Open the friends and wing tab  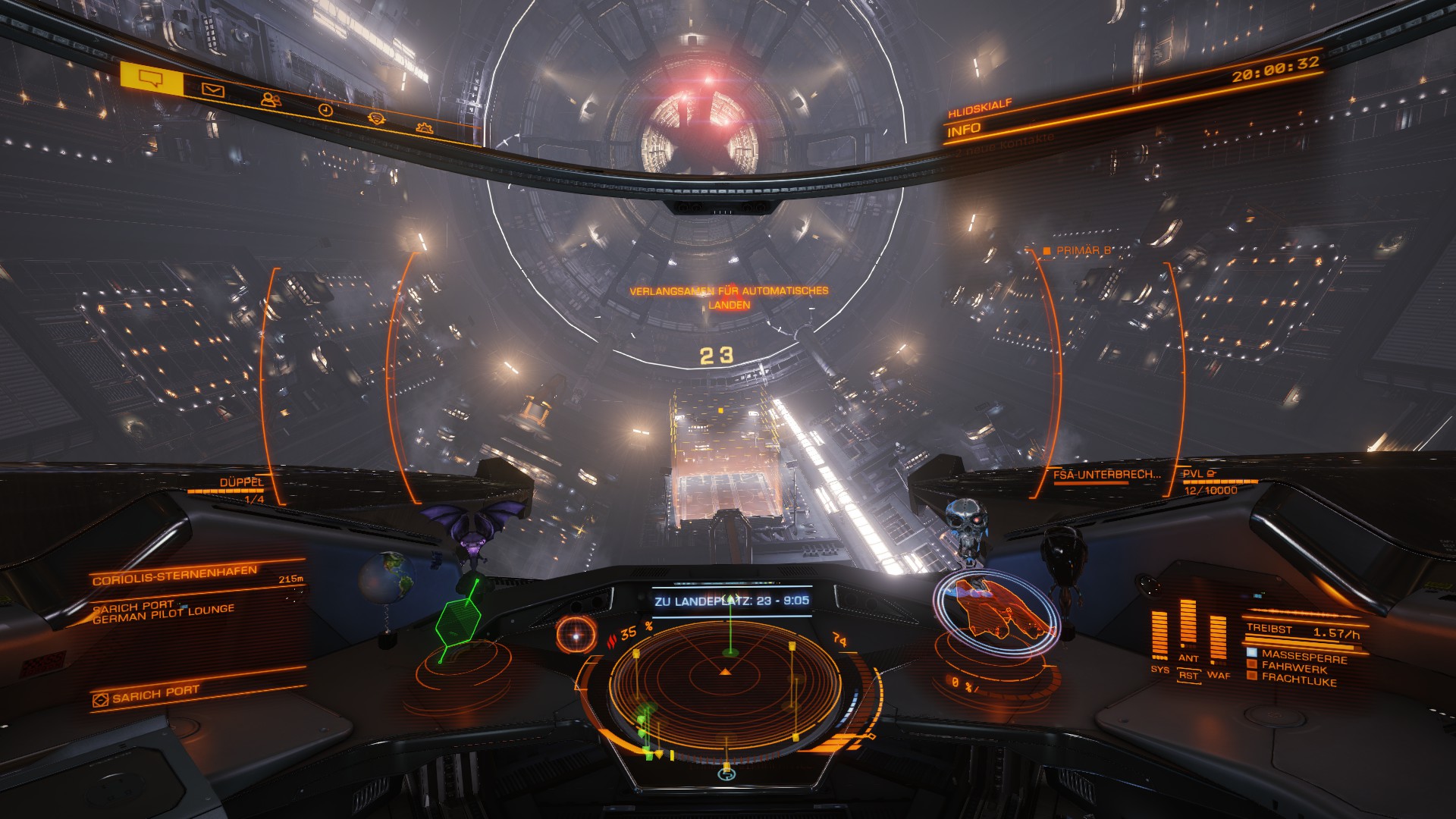pos(270,99)
